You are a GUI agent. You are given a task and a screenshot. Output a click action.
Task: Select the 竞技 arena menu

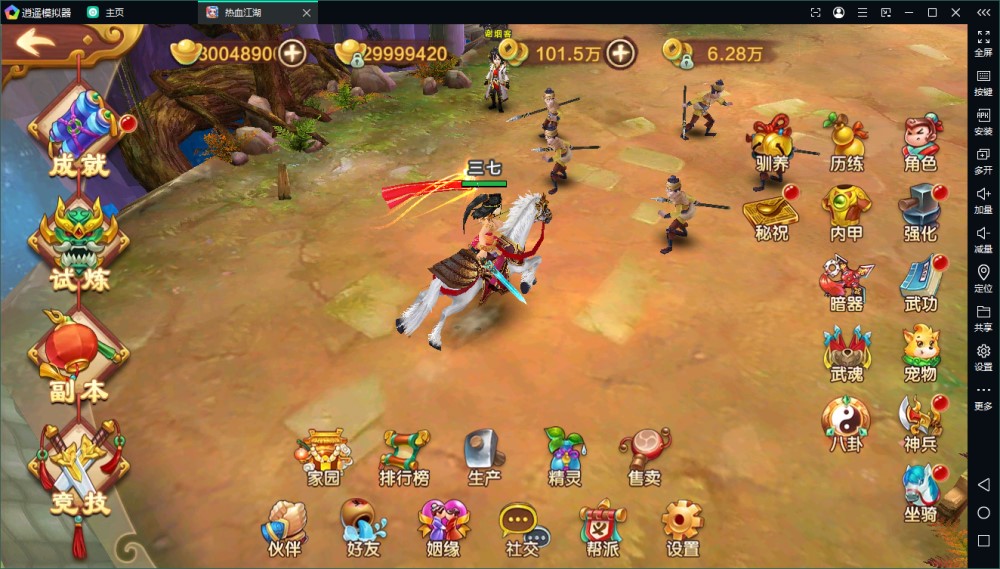[x=79, y=470]
